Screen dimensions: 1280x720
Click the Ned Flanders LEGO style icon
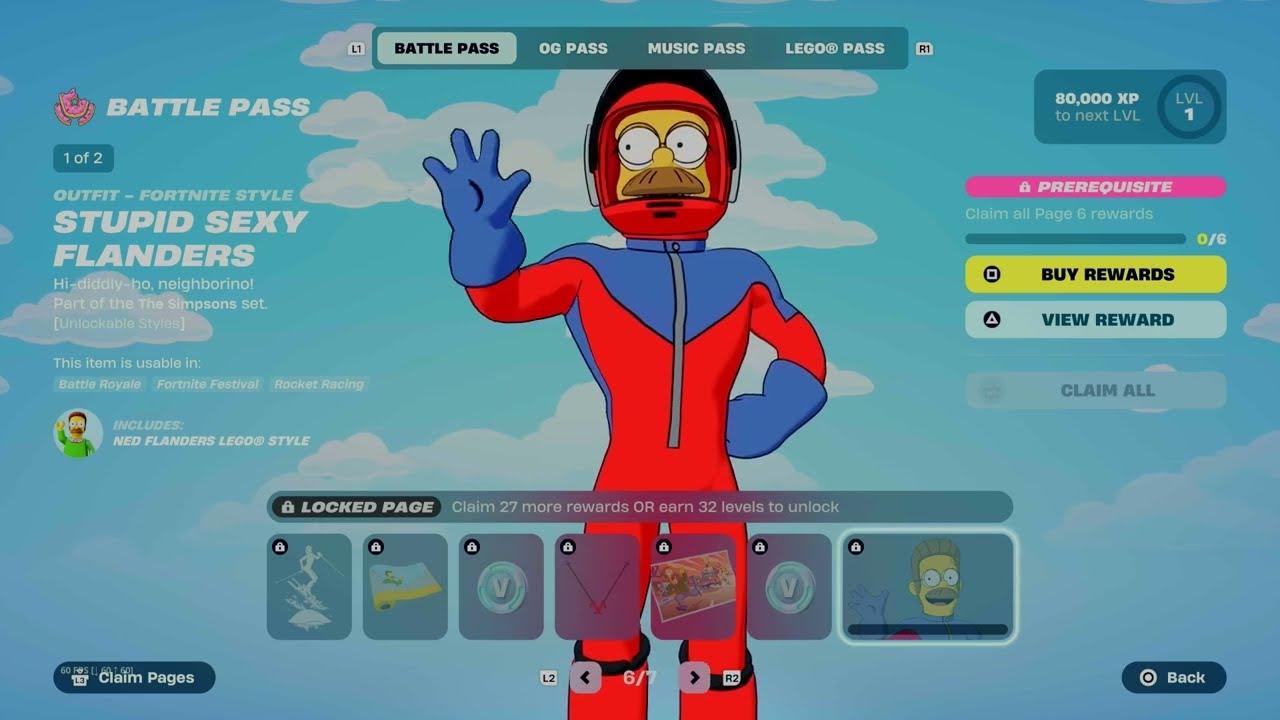click(x=78, y=433)
